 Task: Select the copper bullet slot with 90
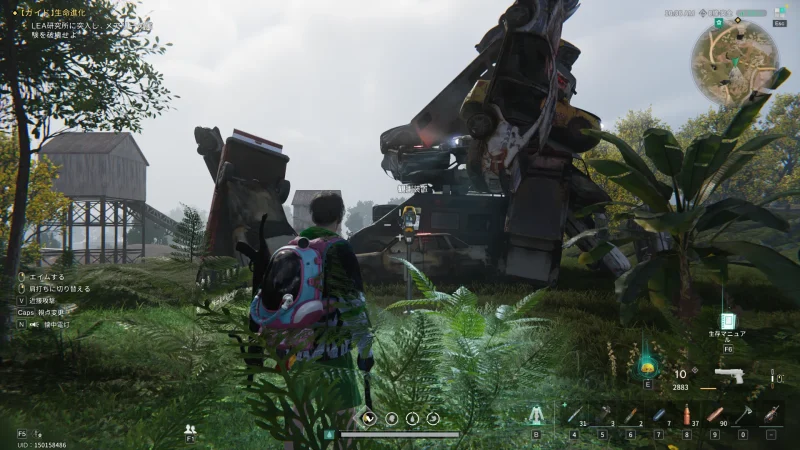click(714, 414)
